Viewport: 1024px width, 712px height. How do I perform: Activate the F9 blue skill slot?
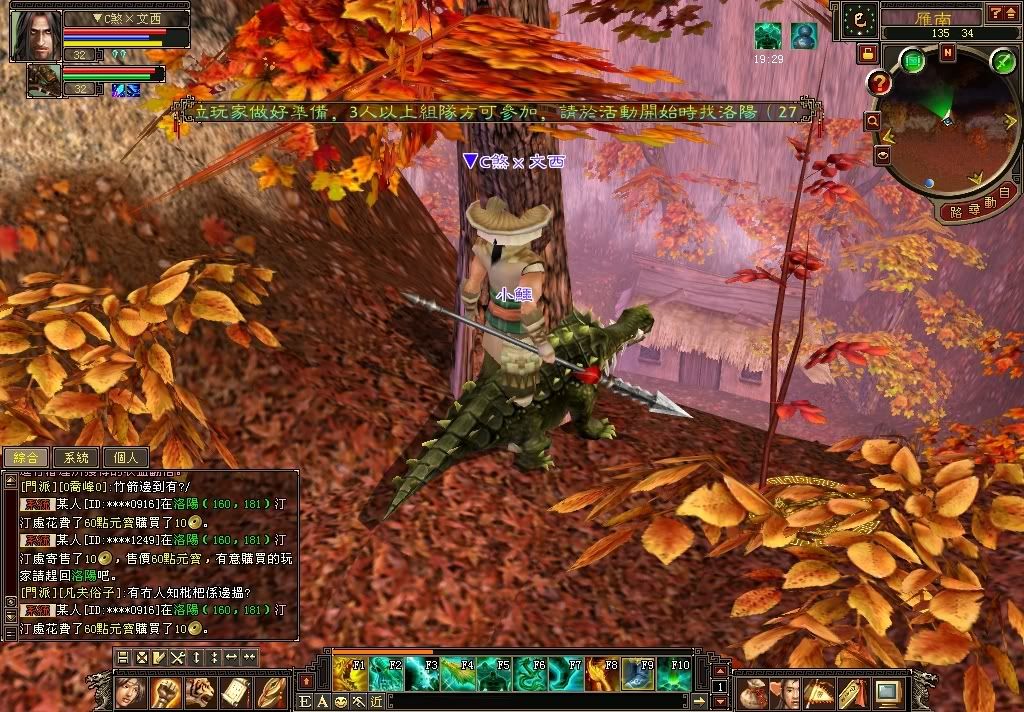638,675
